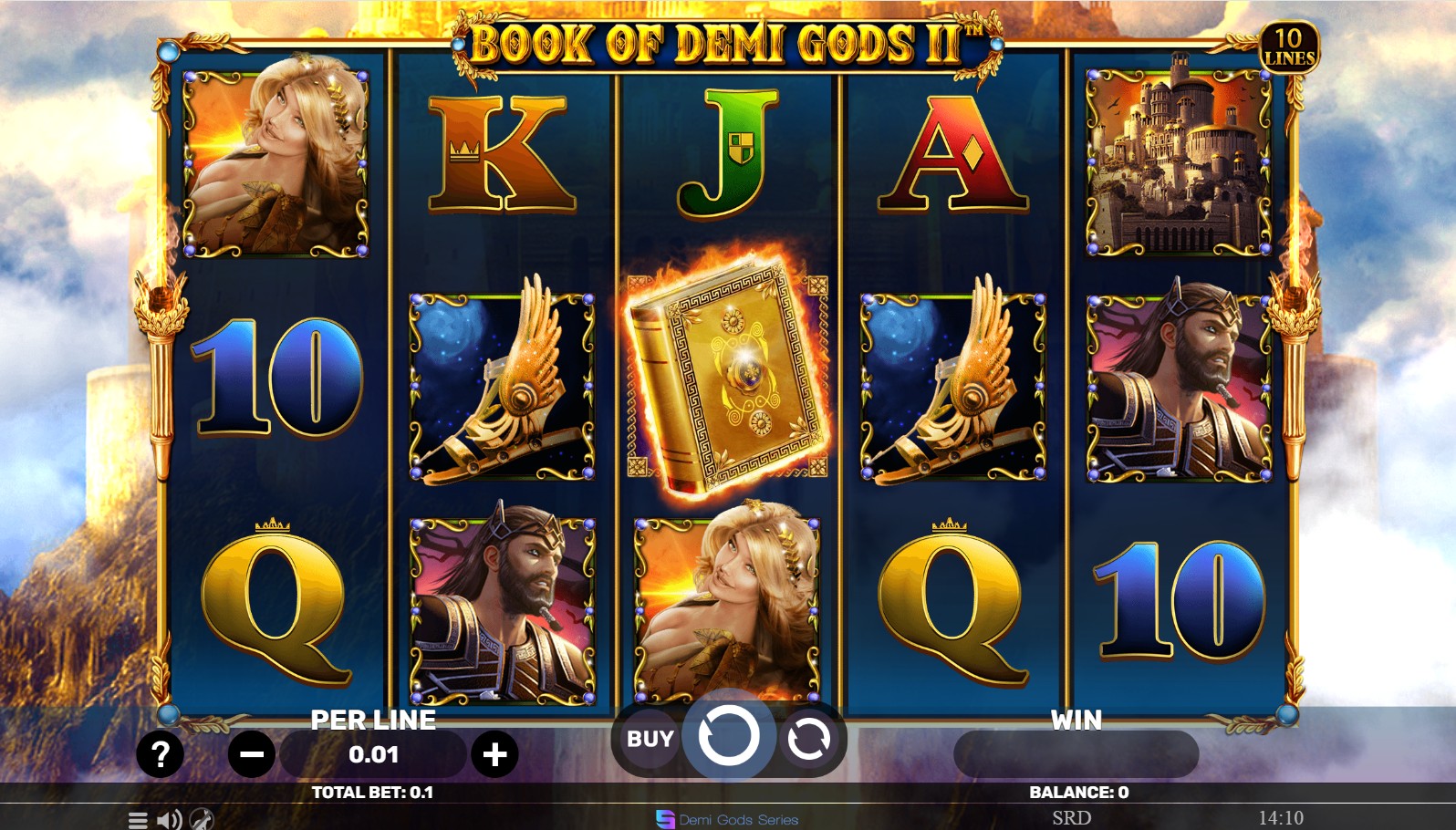1456x830 pixels.
Task: Open the hamburger menu in the bottom-left corner
Action: [x=137, y=819]
